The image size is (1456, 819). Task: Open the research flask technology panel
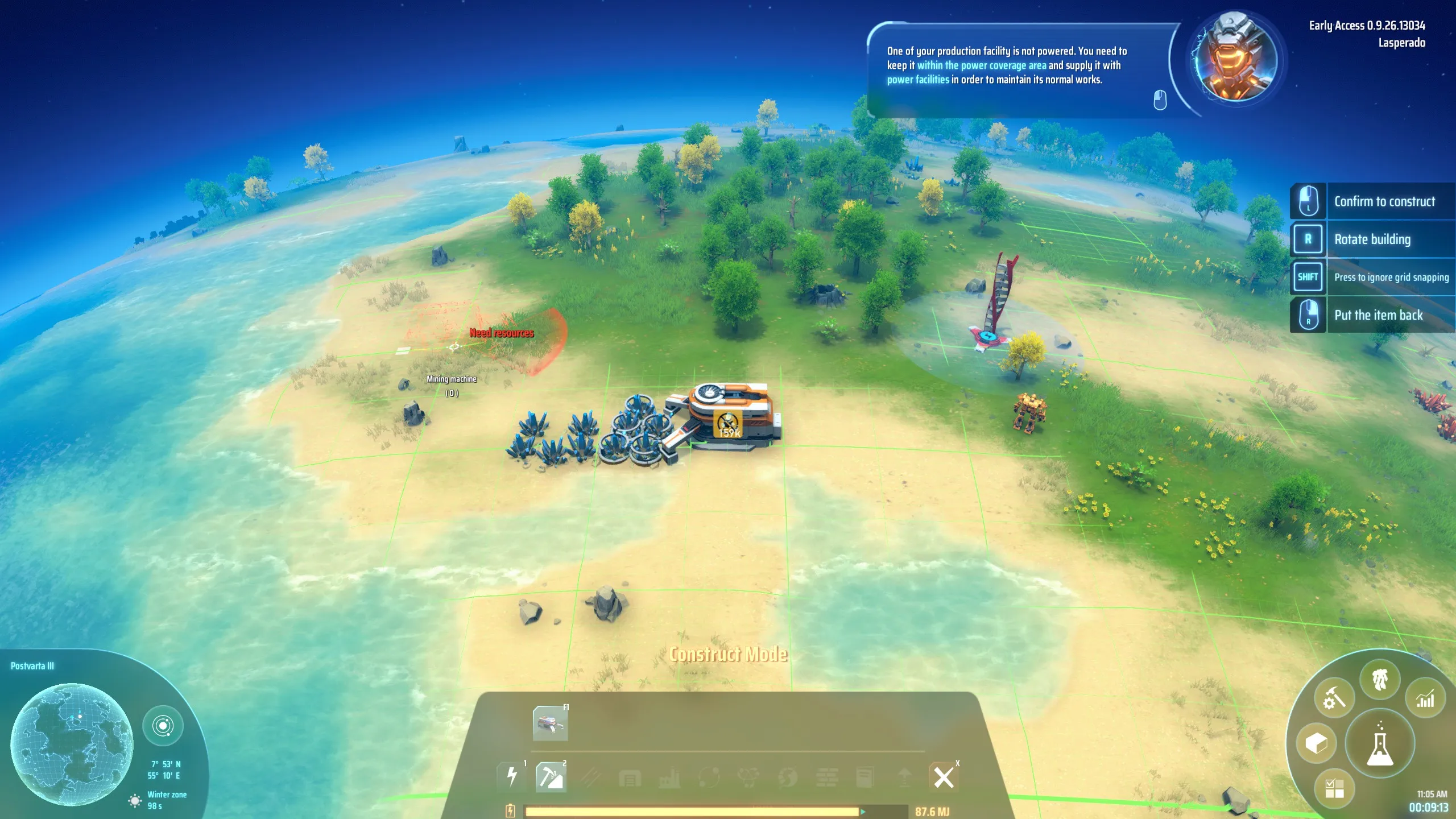(x=1380, y=744)
